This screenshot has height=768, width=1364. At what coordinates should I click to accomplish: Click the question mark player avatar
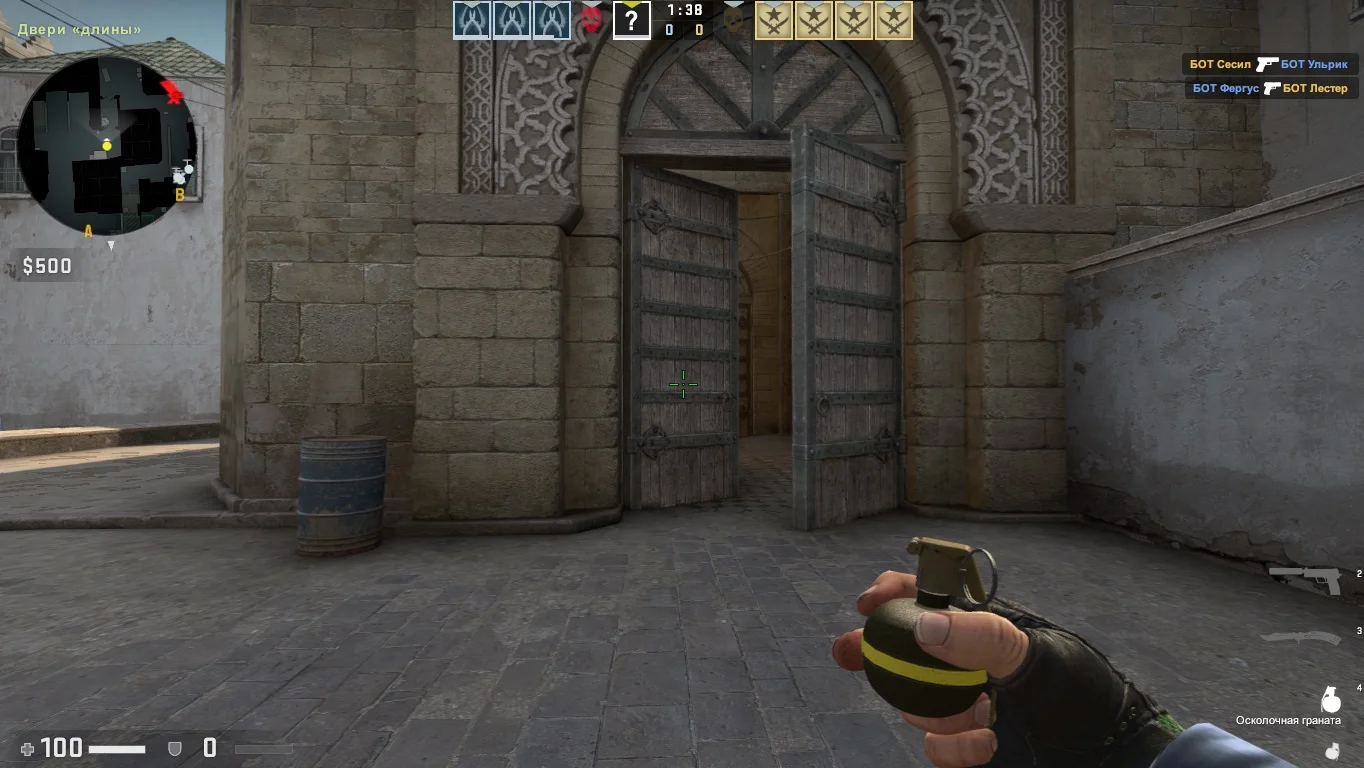[x=631, y=20]
